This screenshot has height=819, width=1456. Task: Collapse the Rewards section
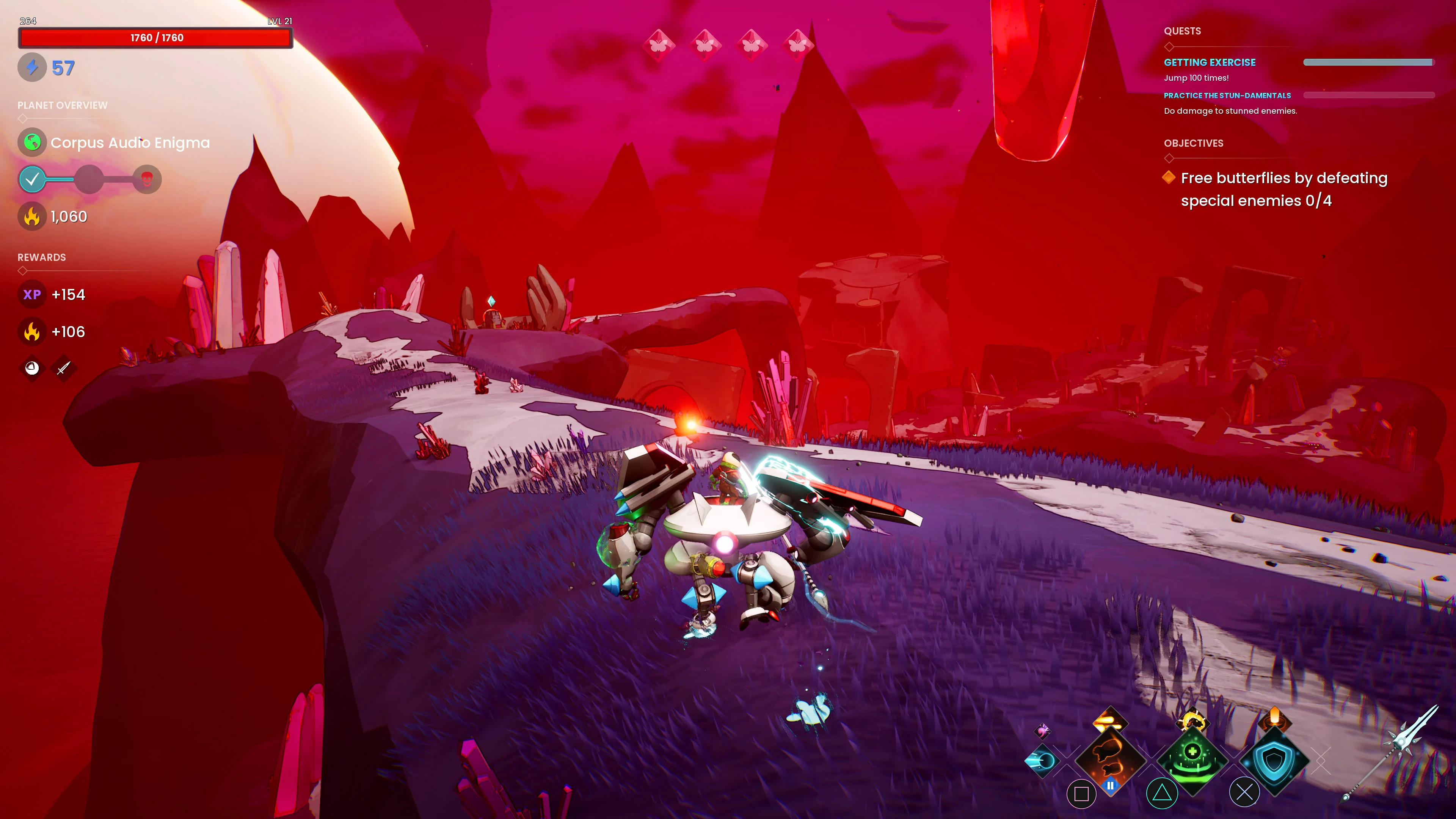coord(41,257)
